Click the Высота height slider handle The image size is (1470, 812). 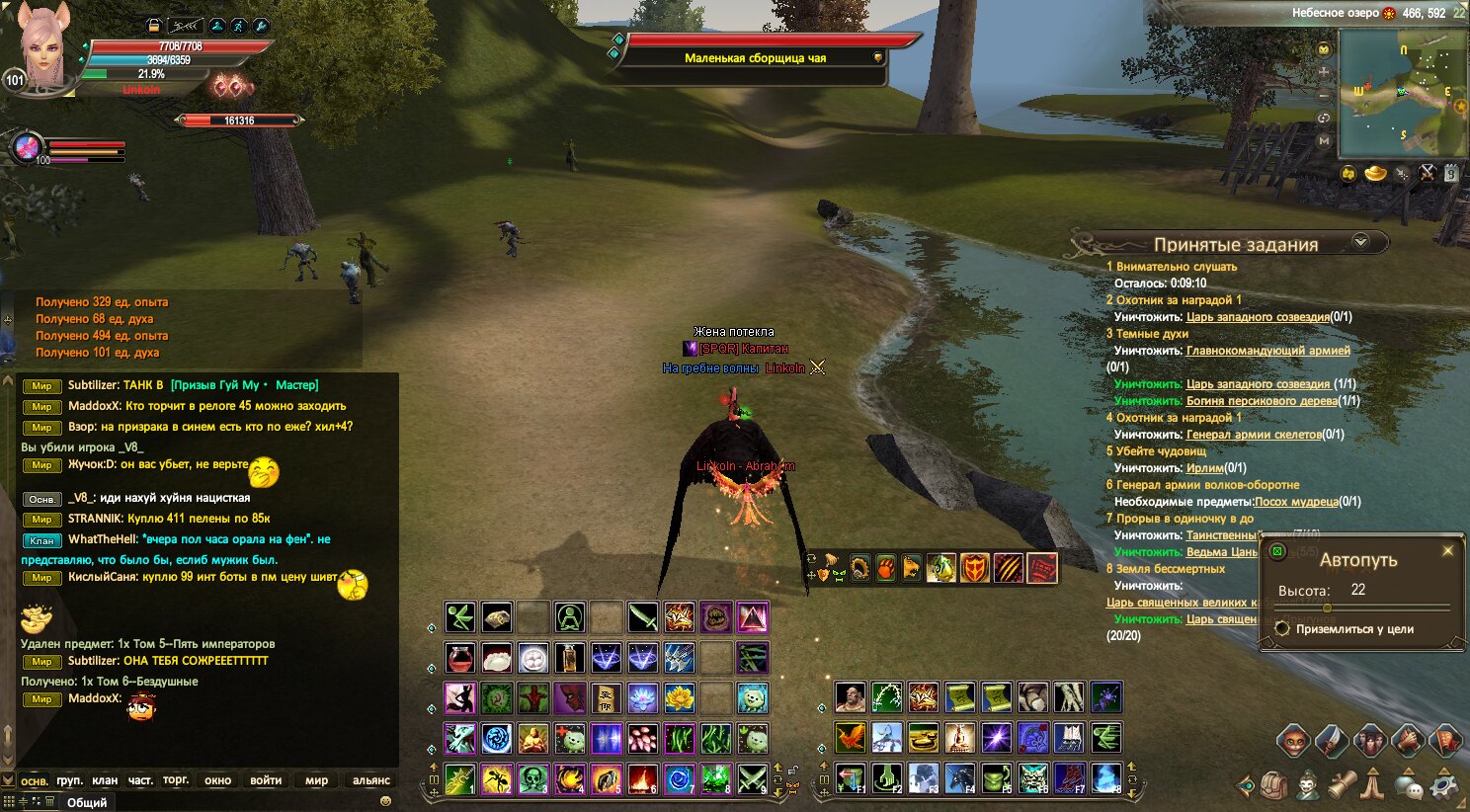[x=1327, y=608]
